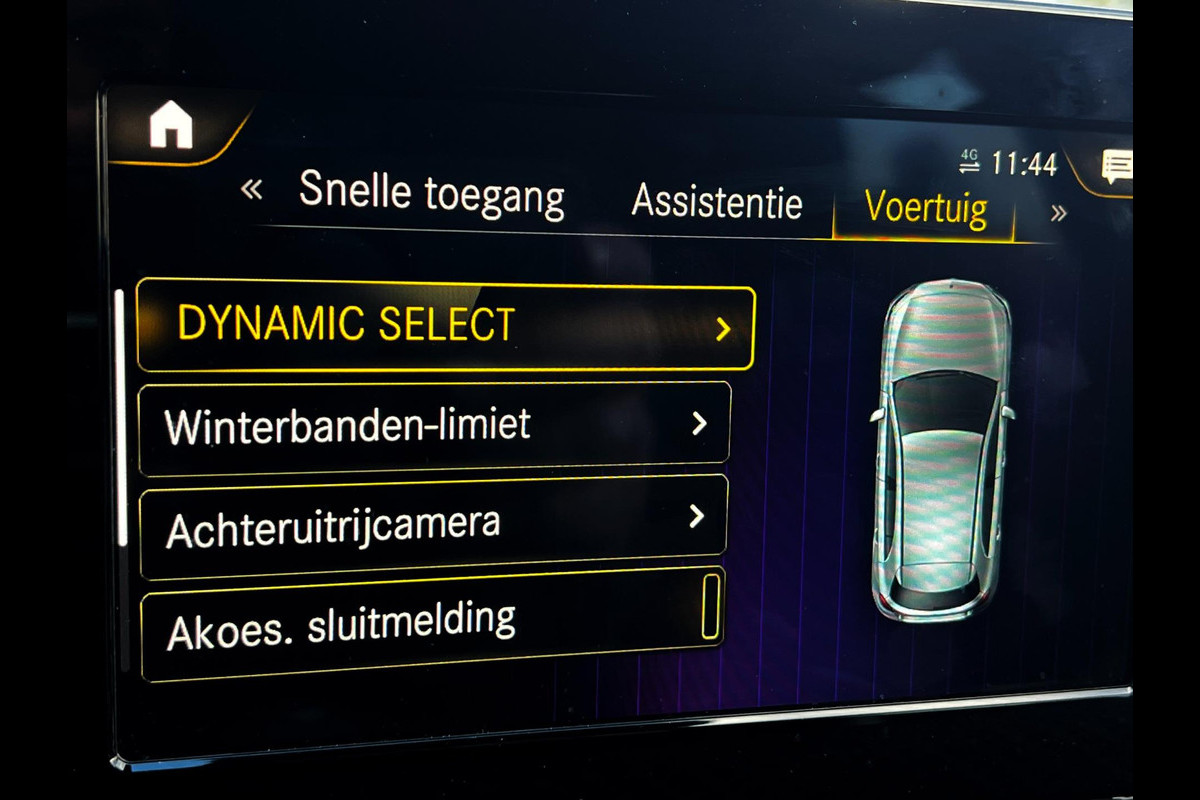This screenshot has height=800, width=1200.
Task: Switch to the Assistentie tab
Action: (x=716, y=203)
